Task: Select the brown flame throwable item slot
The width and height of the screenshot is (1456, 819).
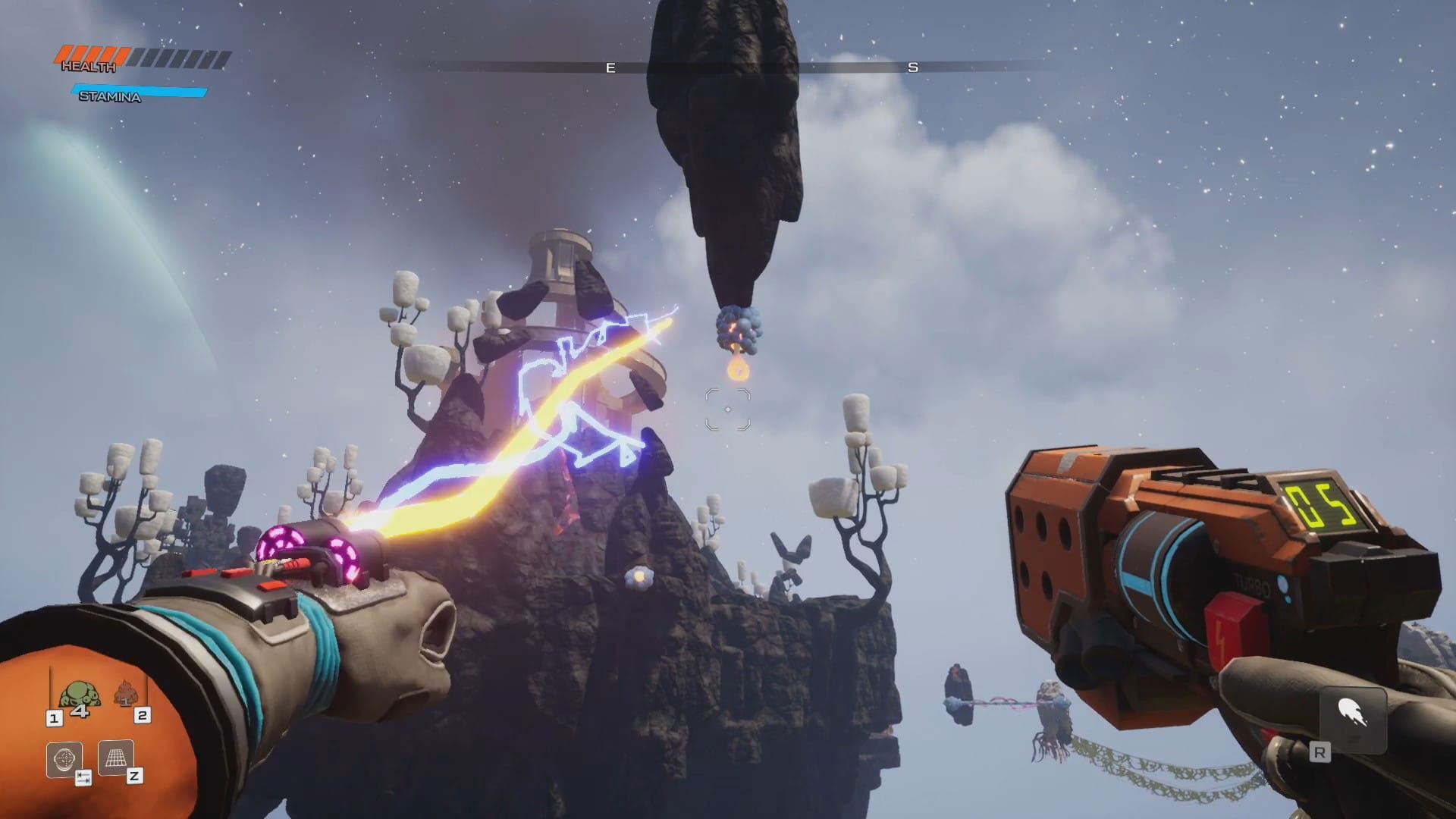Action: (x=125, y=695)
